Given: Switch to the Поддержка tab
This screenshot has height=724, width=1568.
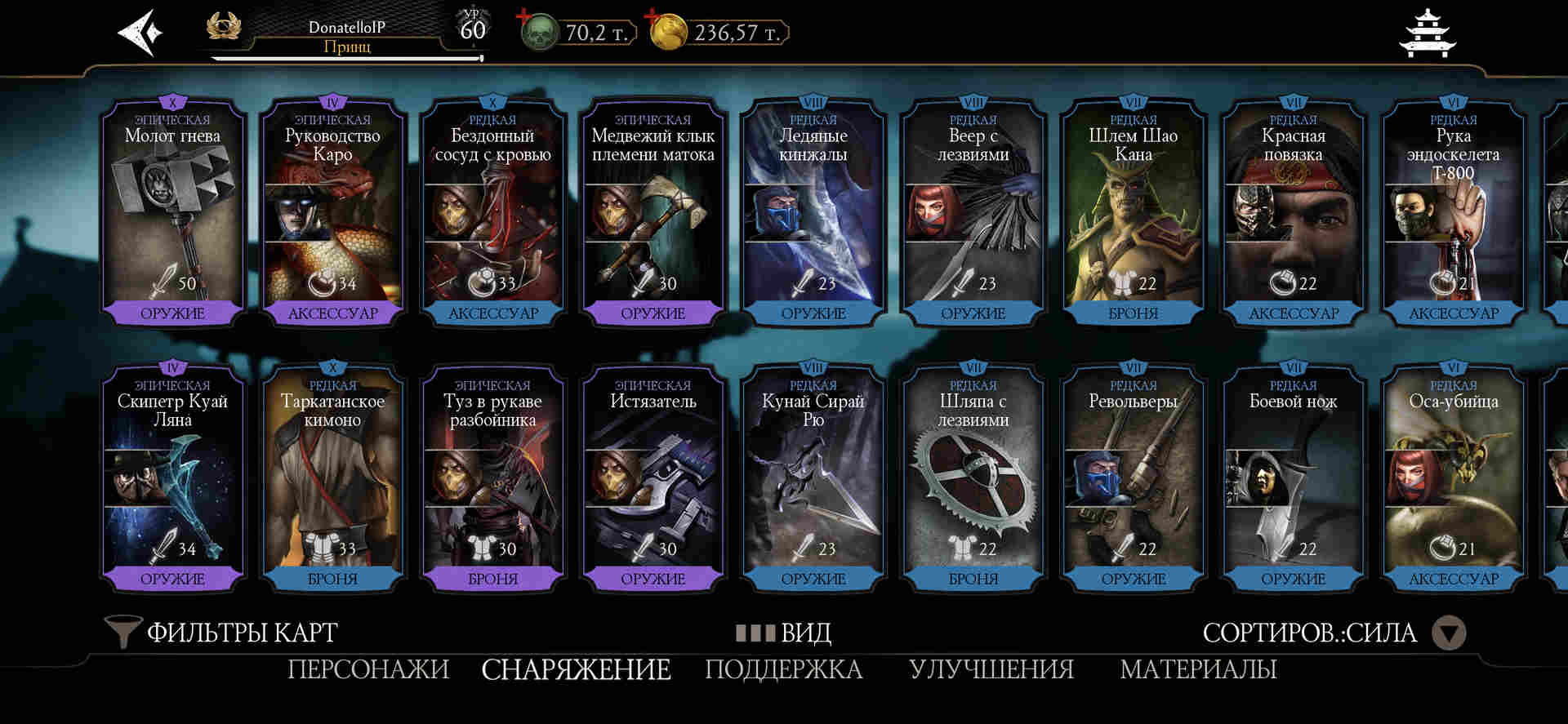Looking at the screenshot, I should pos(784,669).
